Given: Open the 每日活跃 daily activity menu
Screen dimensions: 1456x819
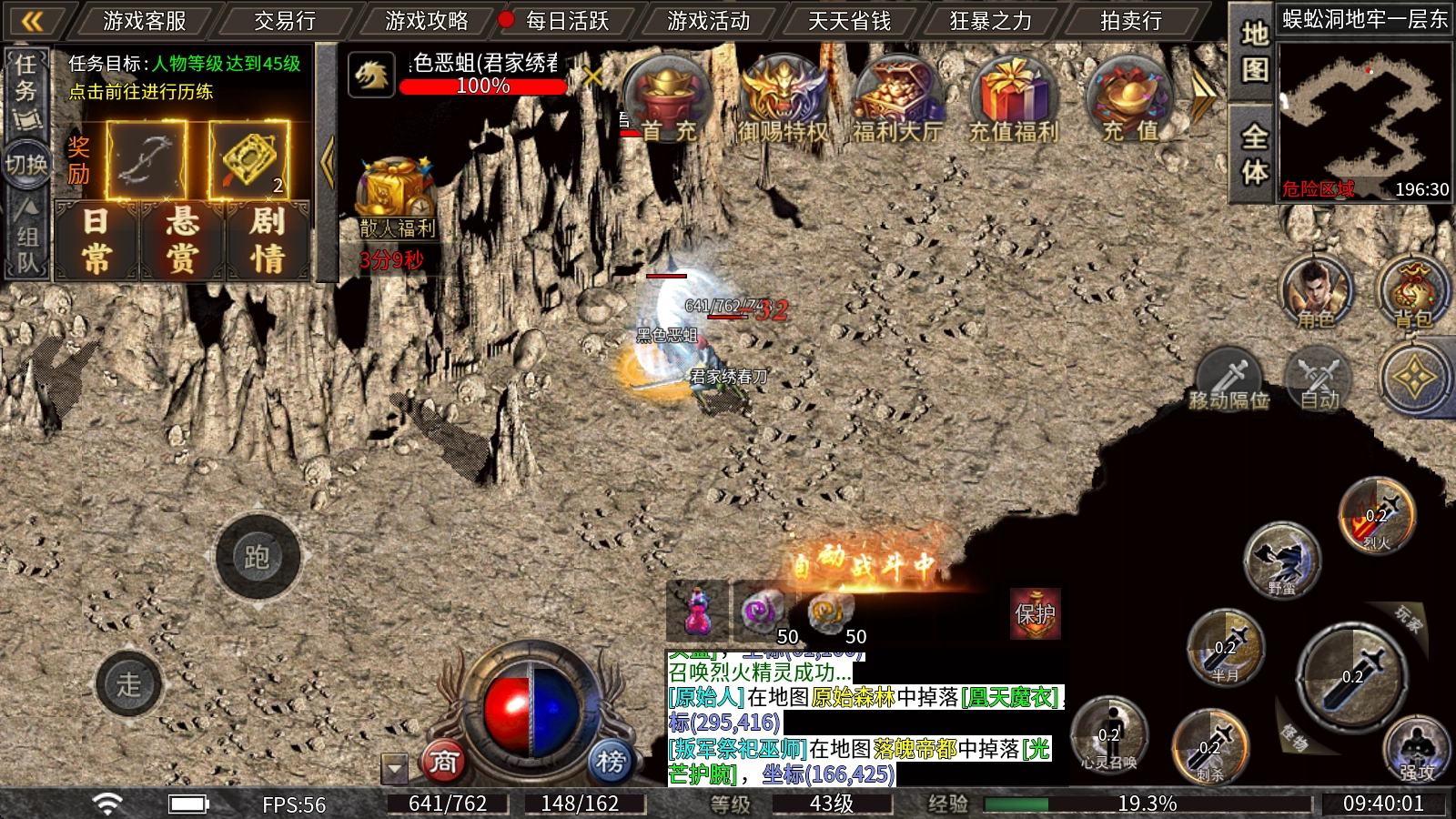Looking at the screenshot, I should coord(566,20).
